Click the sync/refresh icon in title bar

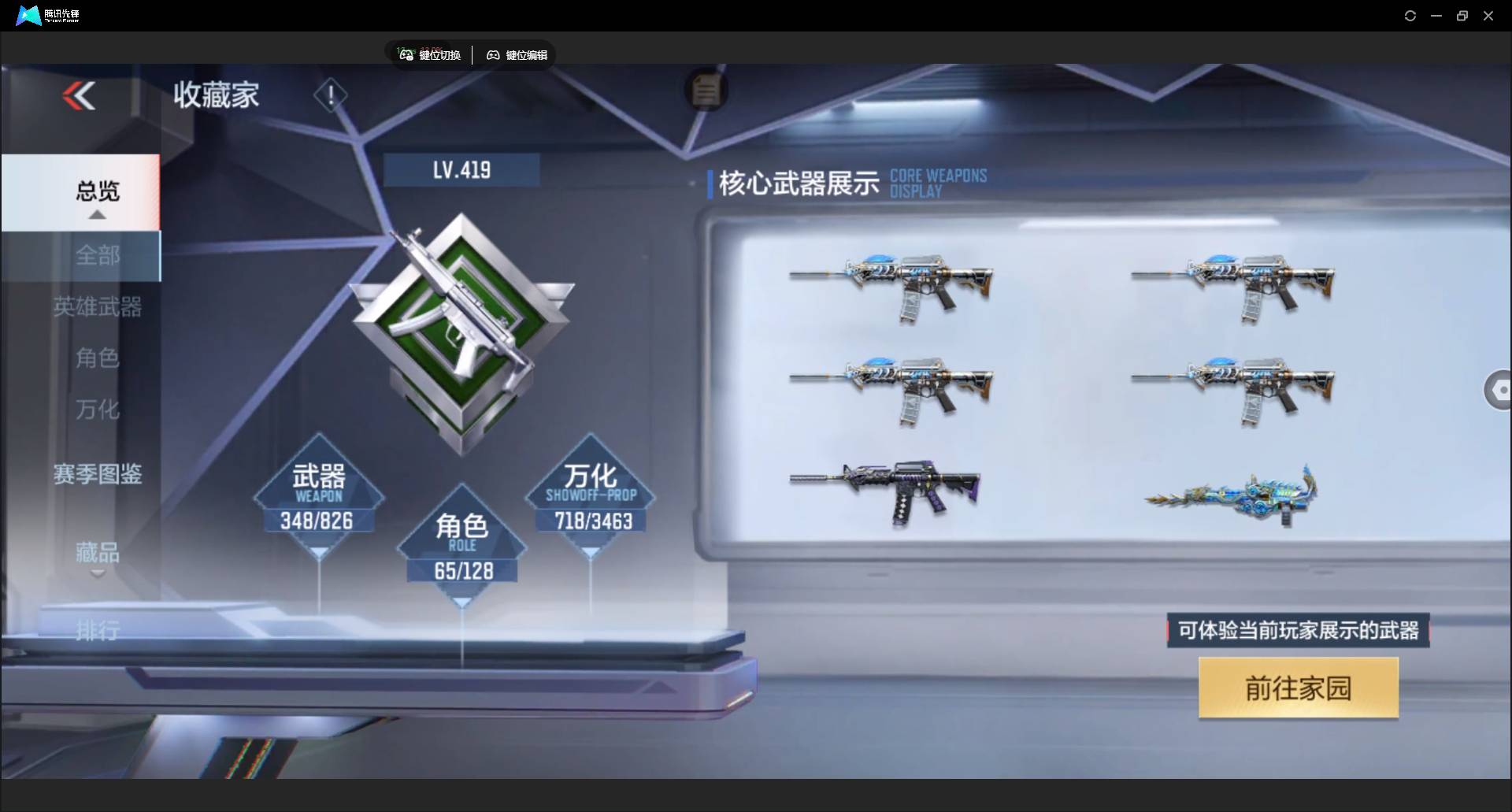pos(1410,15)
